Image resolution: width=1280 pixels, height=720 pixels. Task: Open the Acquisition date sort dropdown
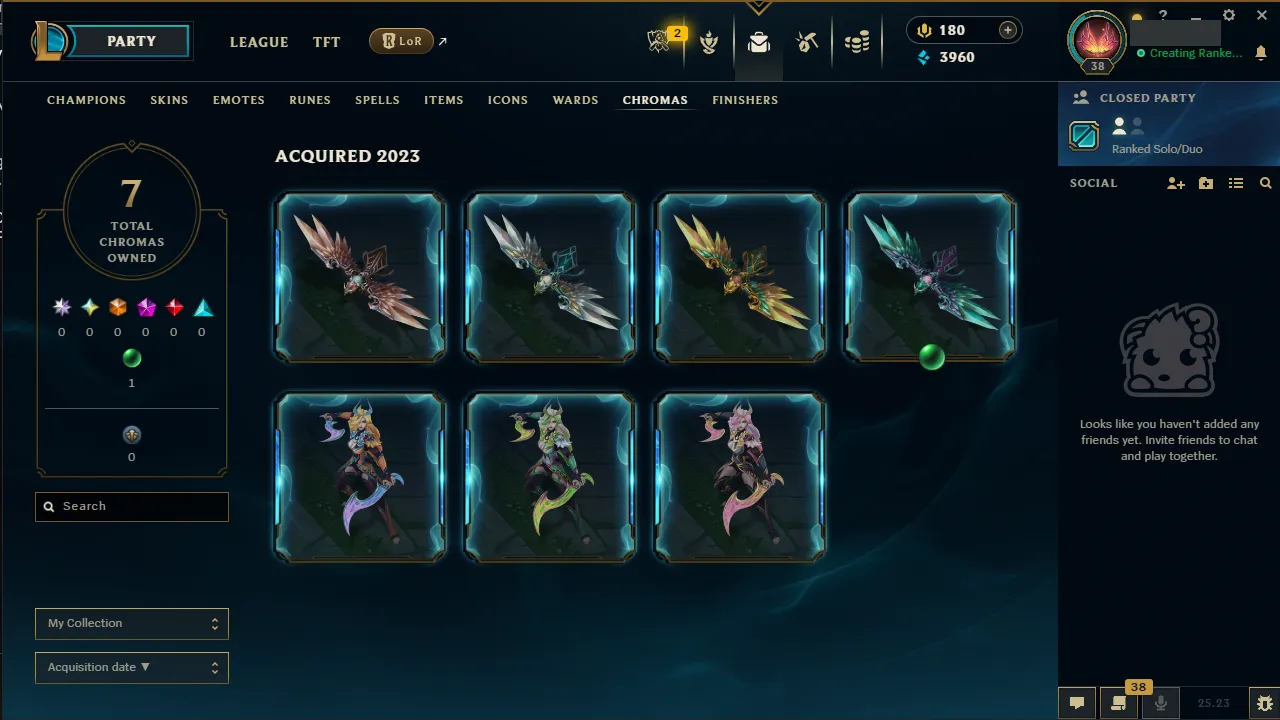[131, 667]
